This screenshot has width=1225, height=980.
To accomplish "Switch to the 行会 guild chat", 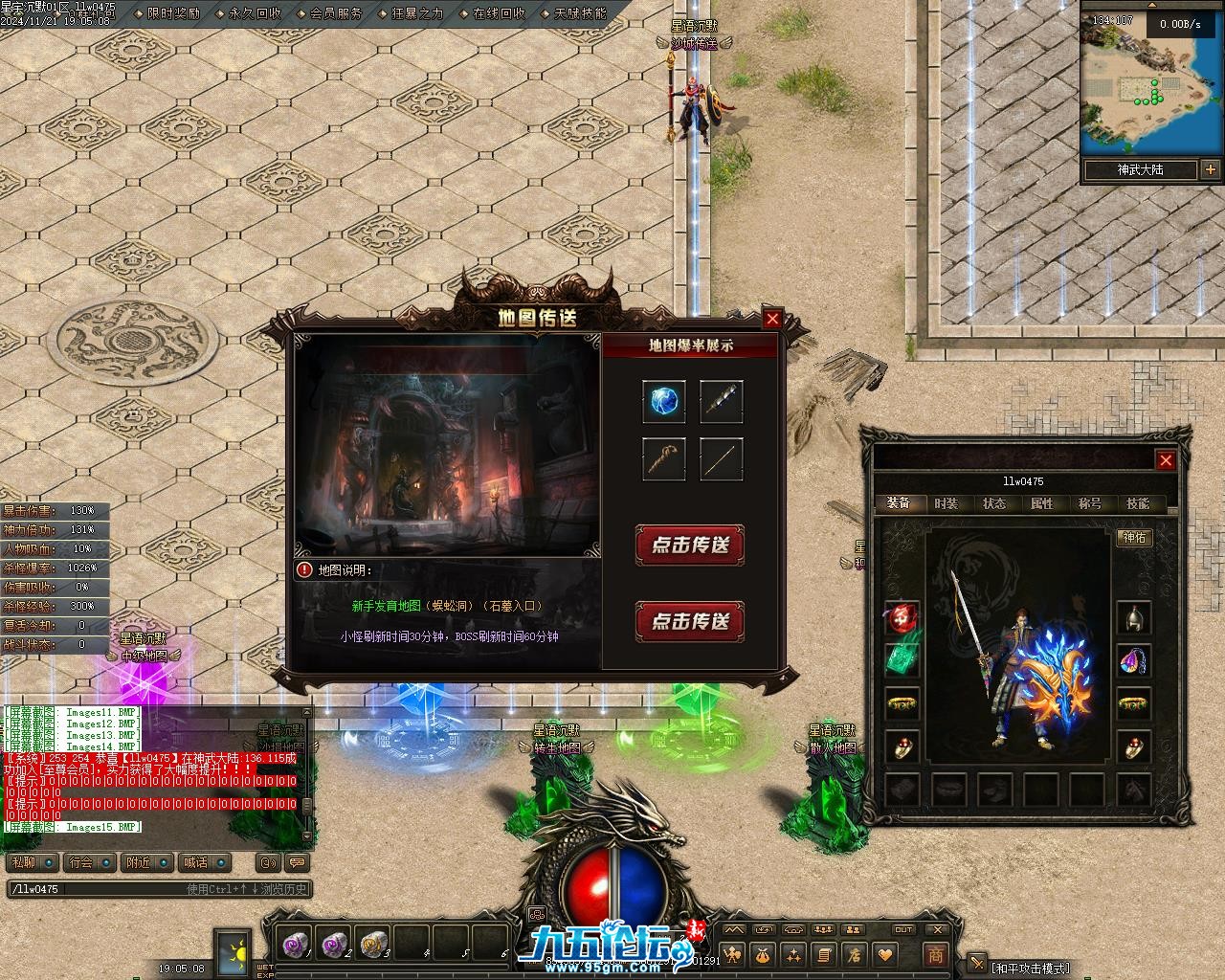I will [90, 862].
